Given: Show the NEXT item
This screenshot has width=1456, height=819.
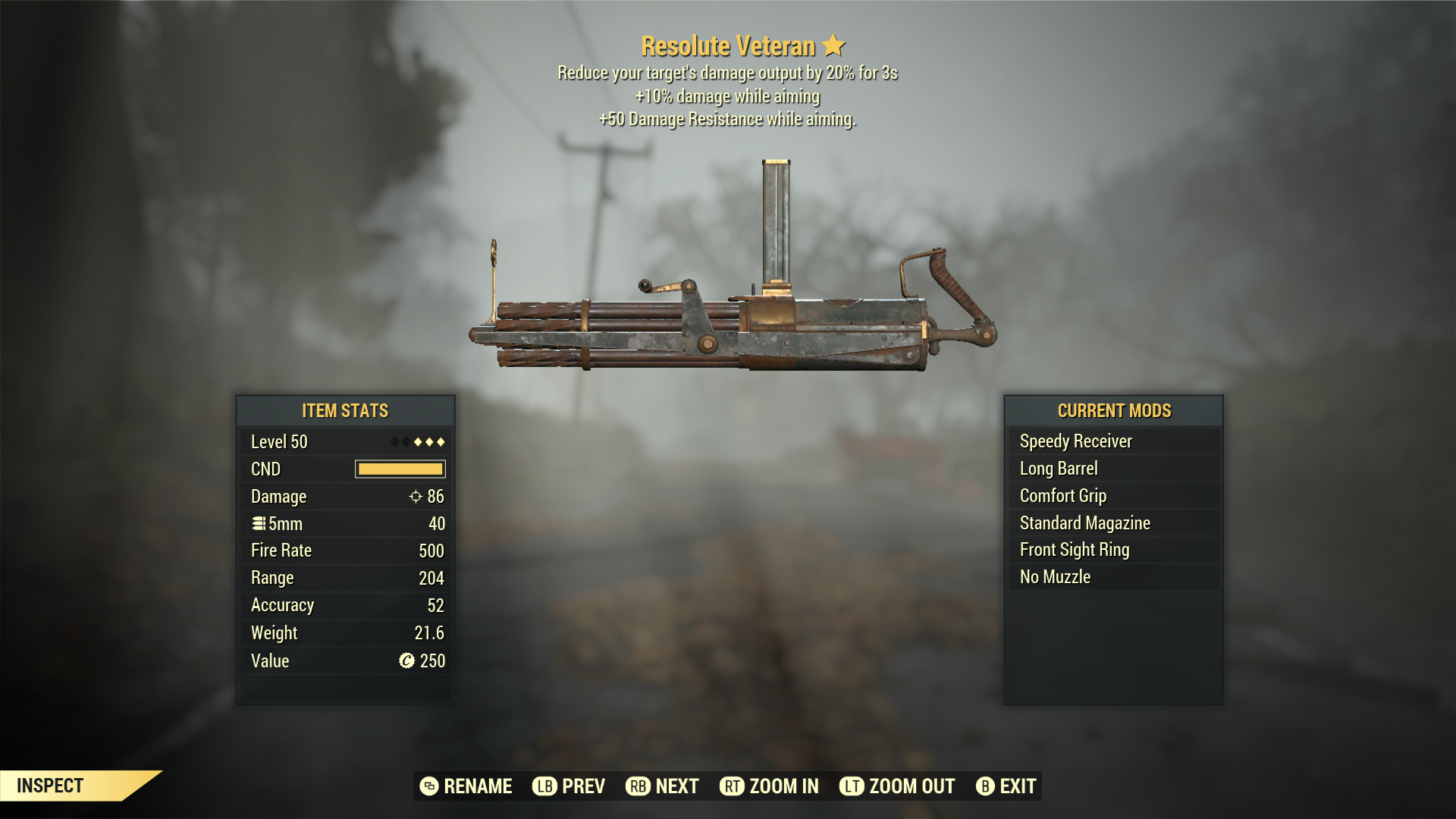Looking at the screenshot, I should point(662,786).
